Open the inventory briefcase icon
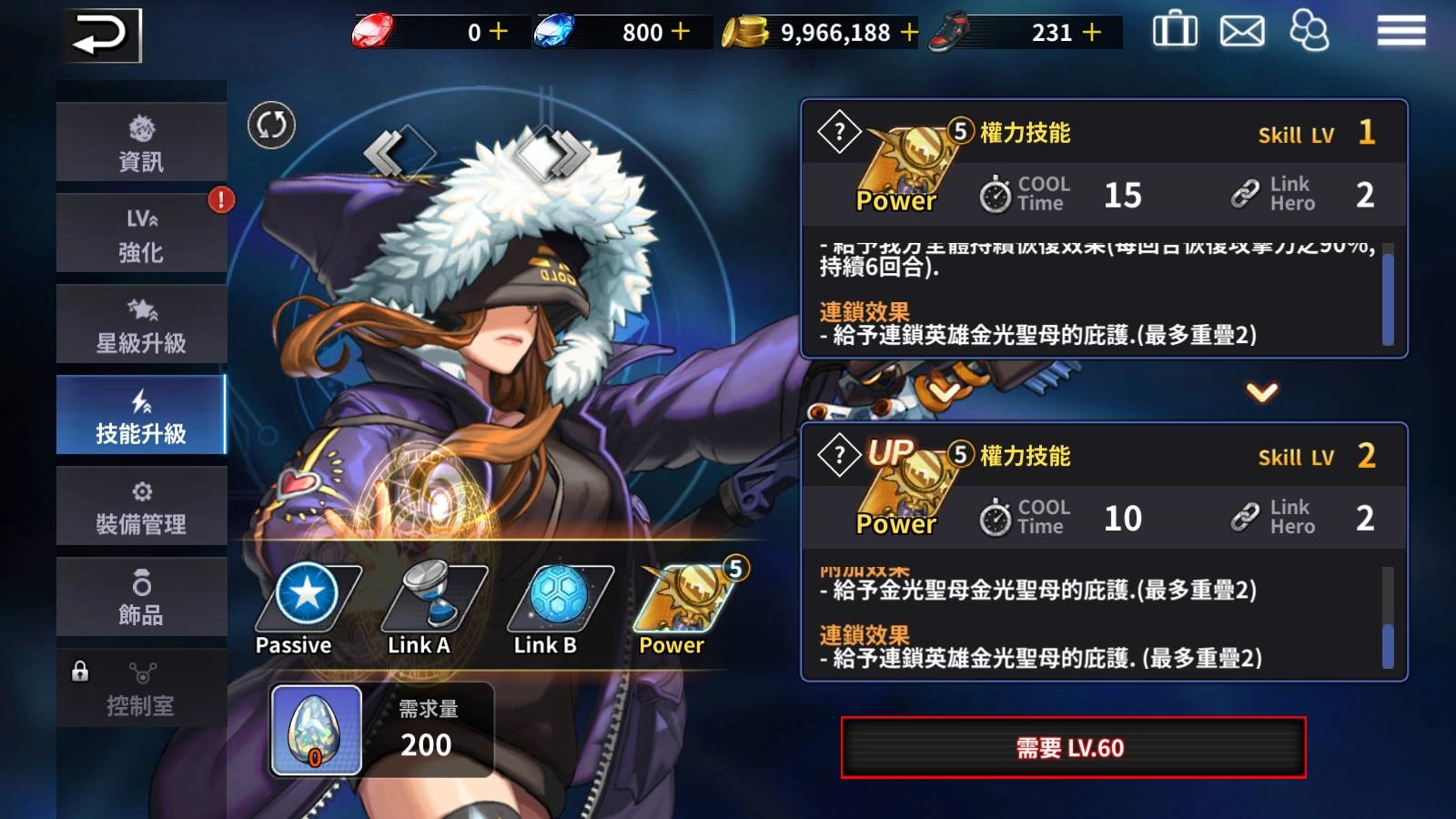 1177,31
